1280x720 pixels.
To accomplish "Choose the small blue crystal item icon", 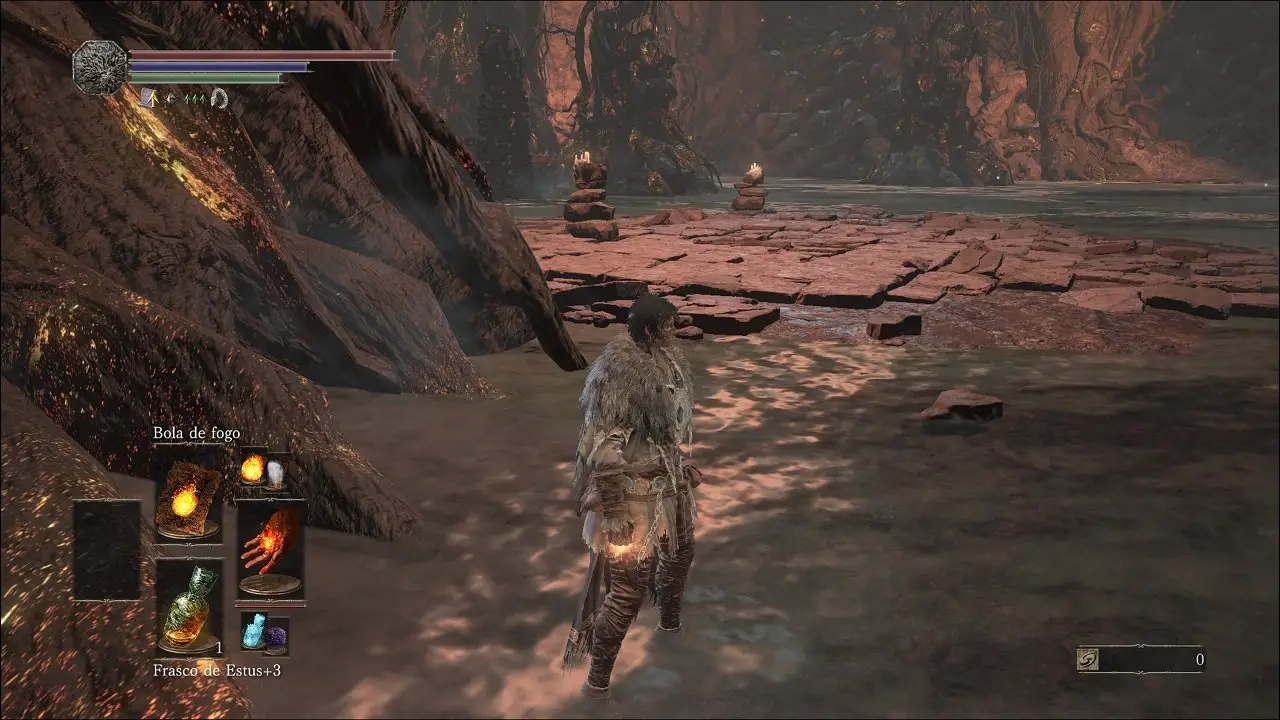I will pyautogui.click(x=254, y=631).
